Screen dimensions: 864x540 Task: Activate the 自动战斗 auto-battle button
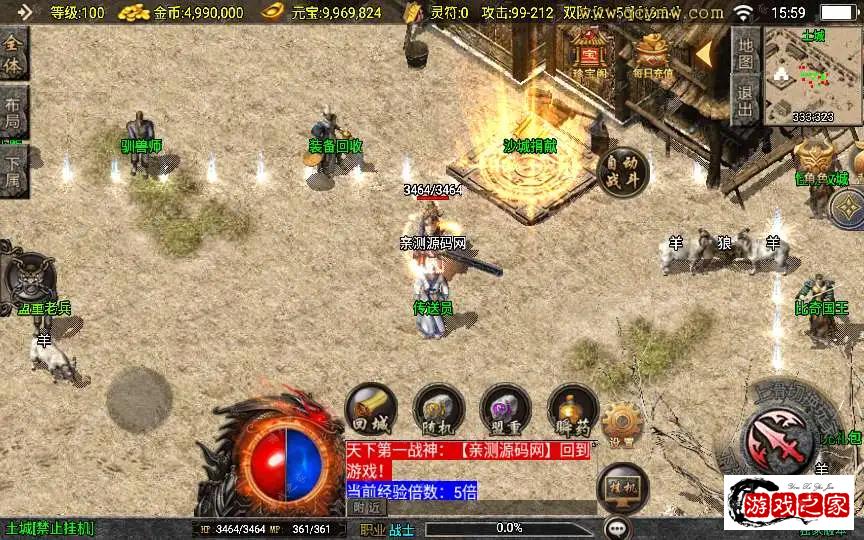tap(622, 171)
